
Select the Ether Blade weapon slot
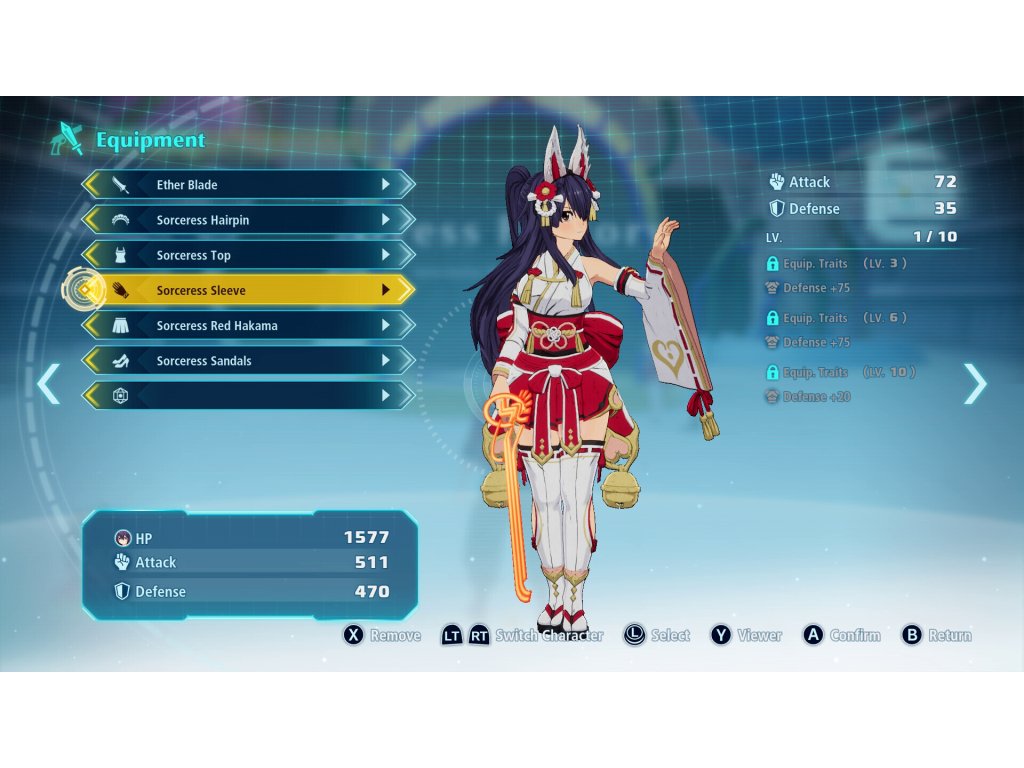[248, 185]
